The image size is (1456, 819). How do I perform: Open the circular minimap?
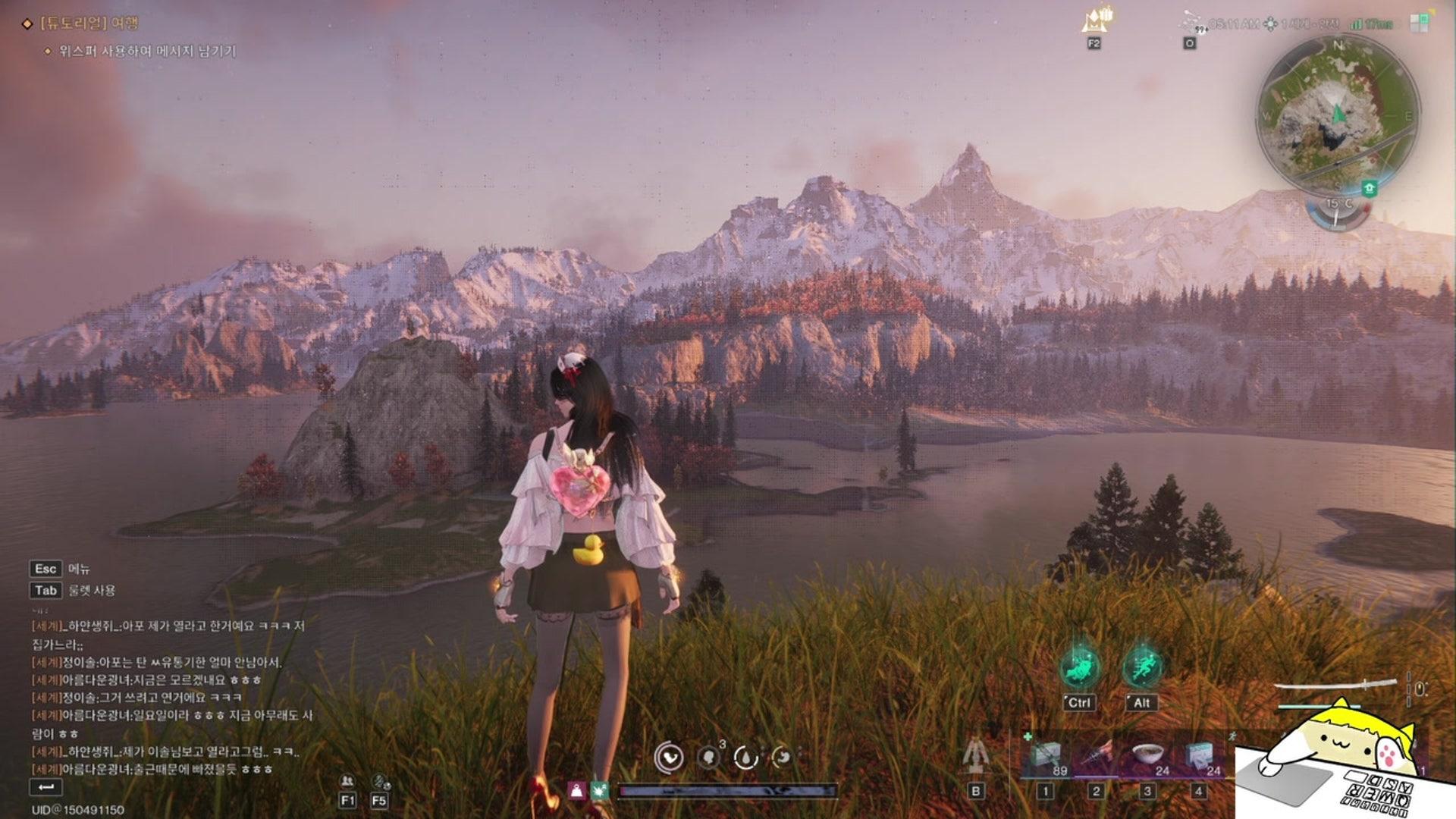(x=1337, y=115)
